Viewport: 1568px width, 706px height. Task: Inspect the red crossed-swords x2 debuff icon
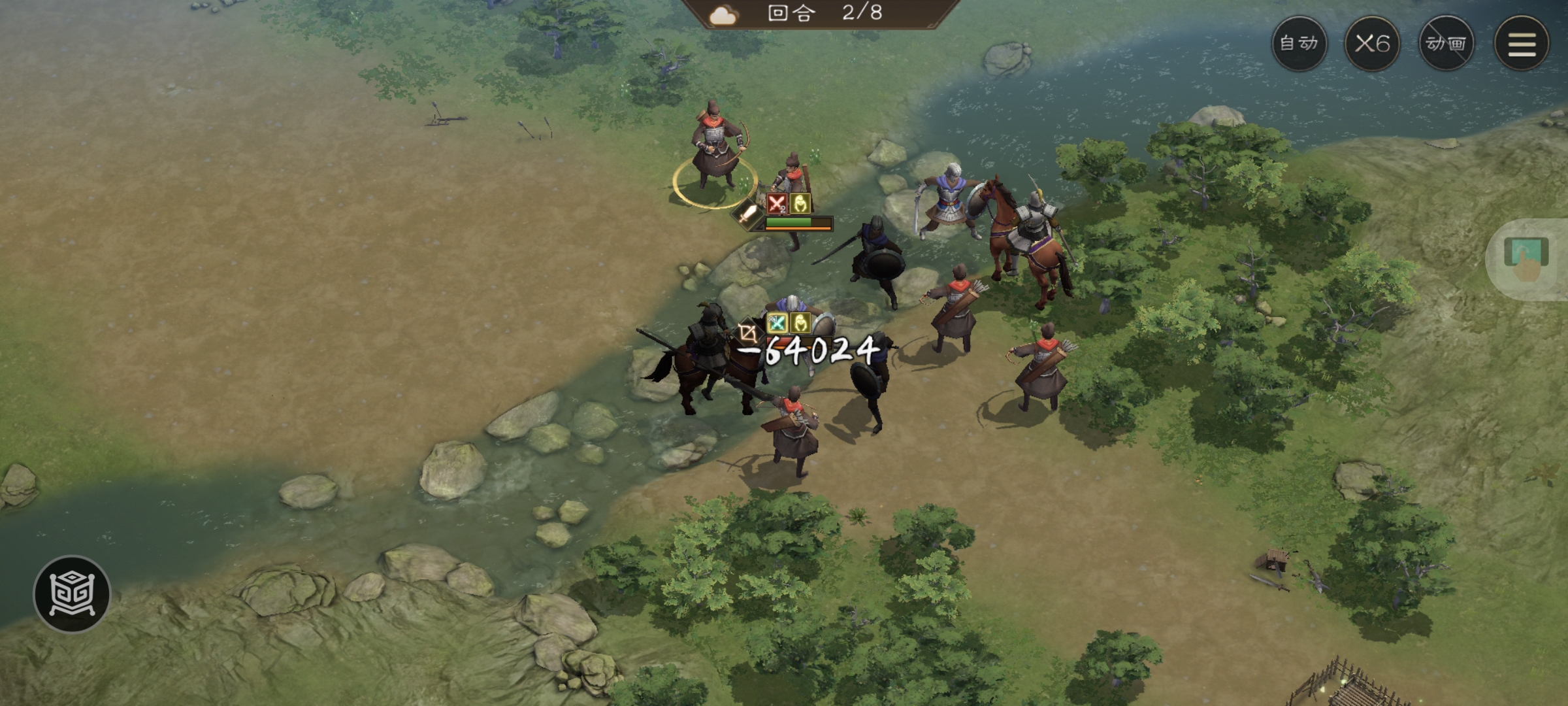click(x=777, y=204)
